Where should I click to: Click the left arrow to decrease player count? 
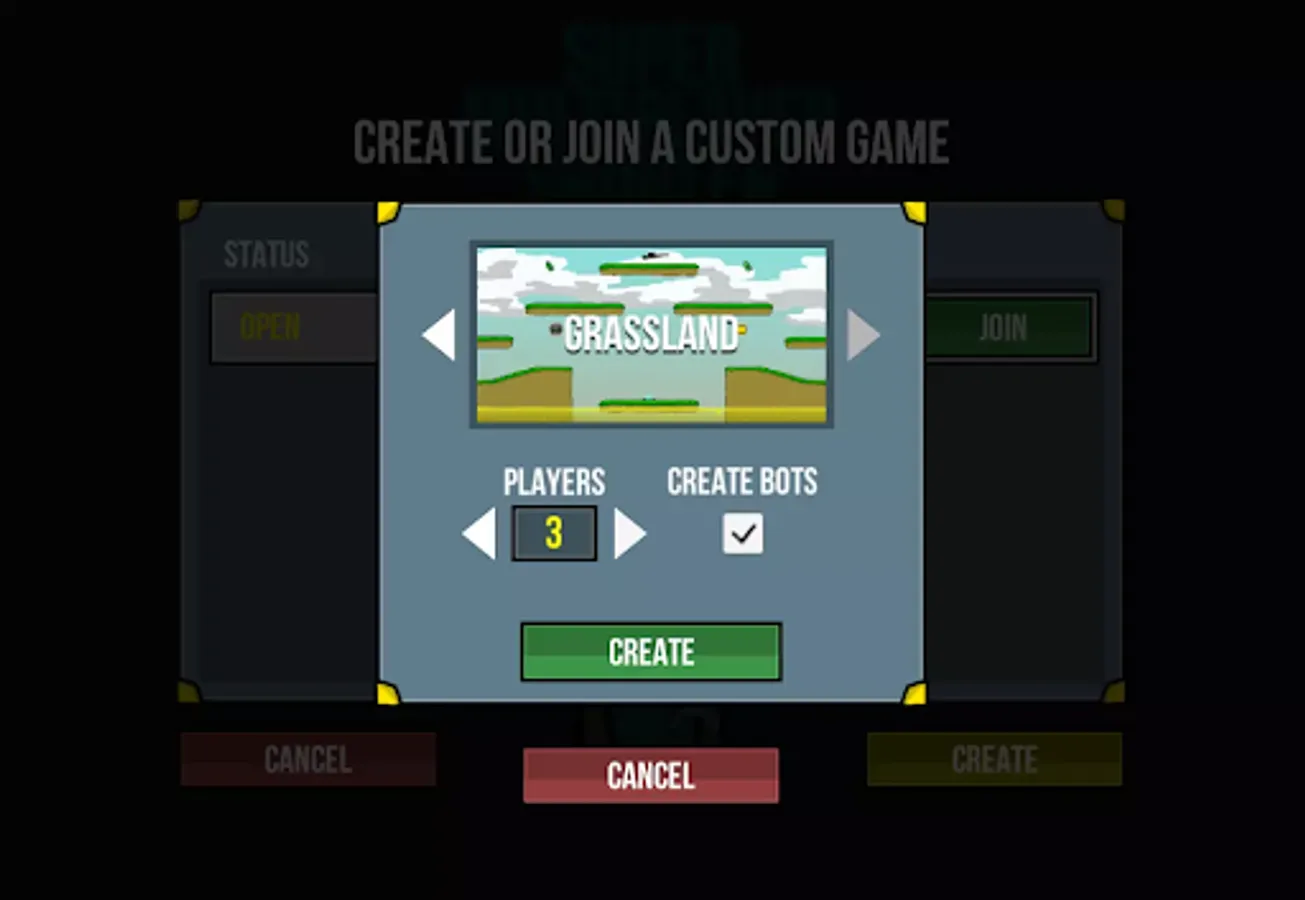click(x=478, y=533)
